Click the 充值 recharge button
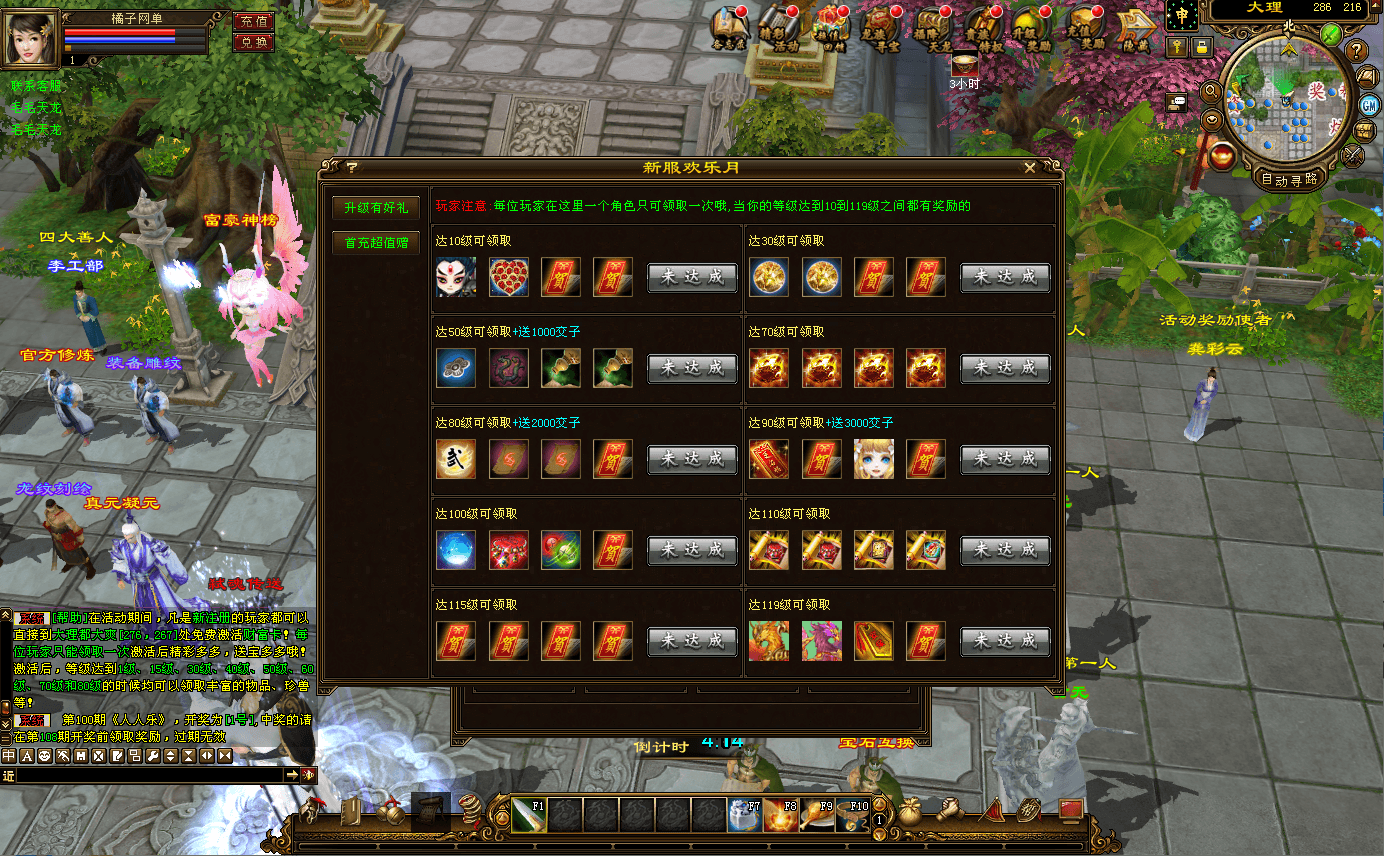 point(254,21)
